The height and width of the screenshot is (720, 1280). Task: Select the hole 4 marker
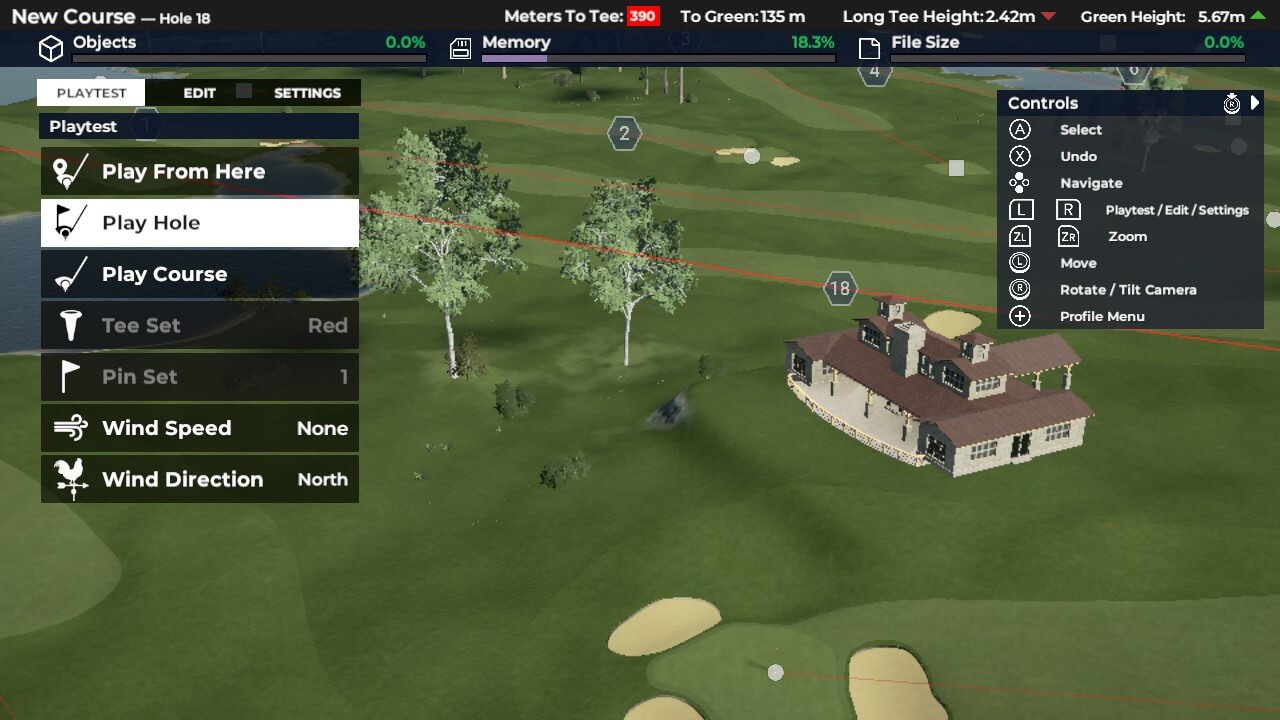point(875,72)
